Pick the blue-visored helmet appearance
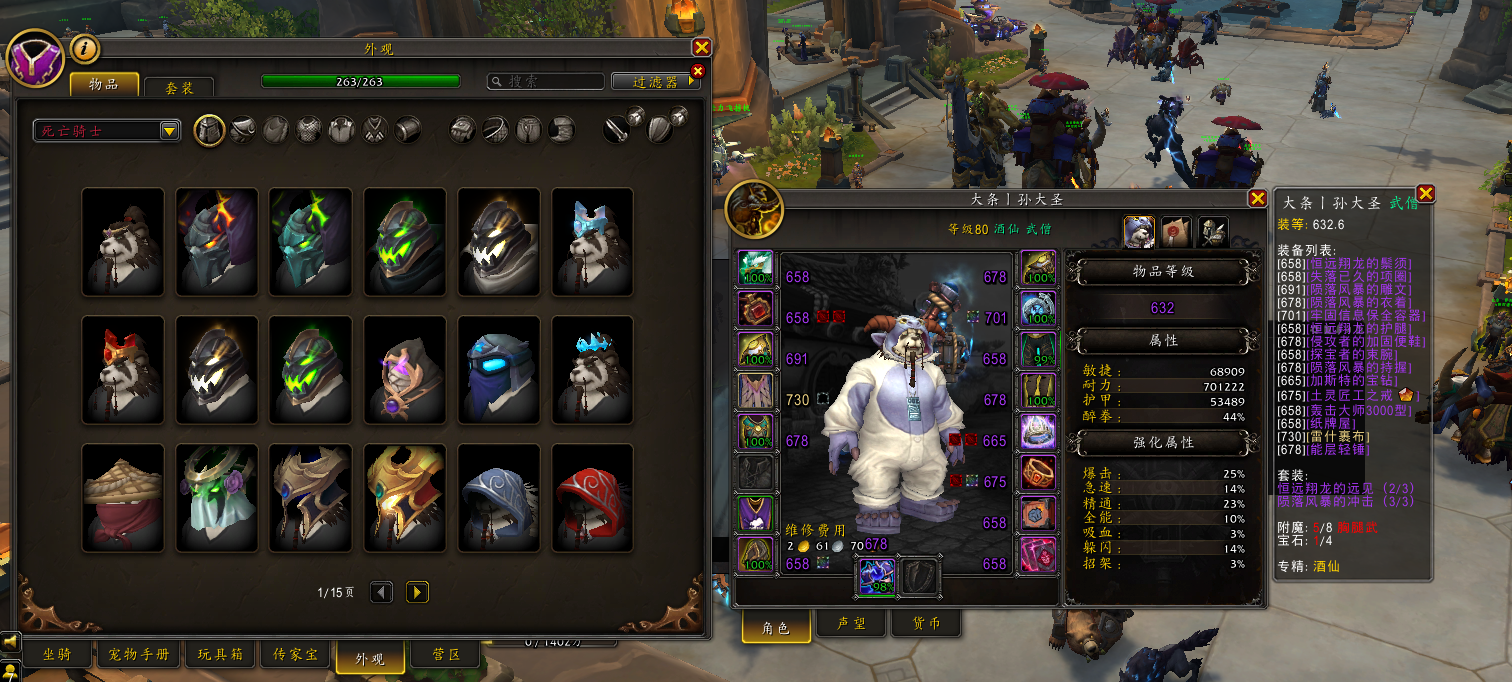This screenshot has width=1512, height=682. click(498, 369)
